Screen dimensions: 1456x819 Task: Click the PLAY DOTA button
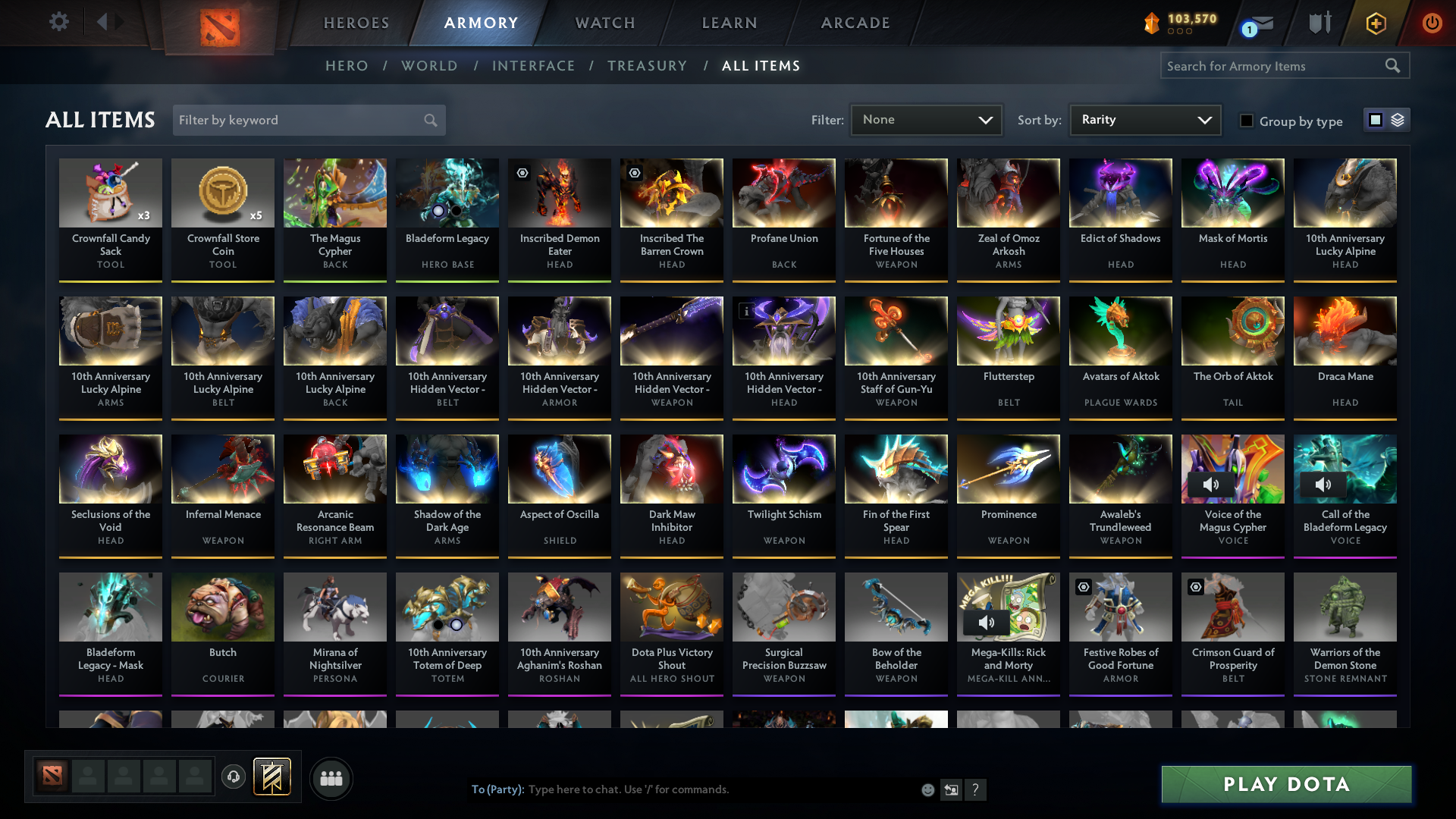point(1285,785)
